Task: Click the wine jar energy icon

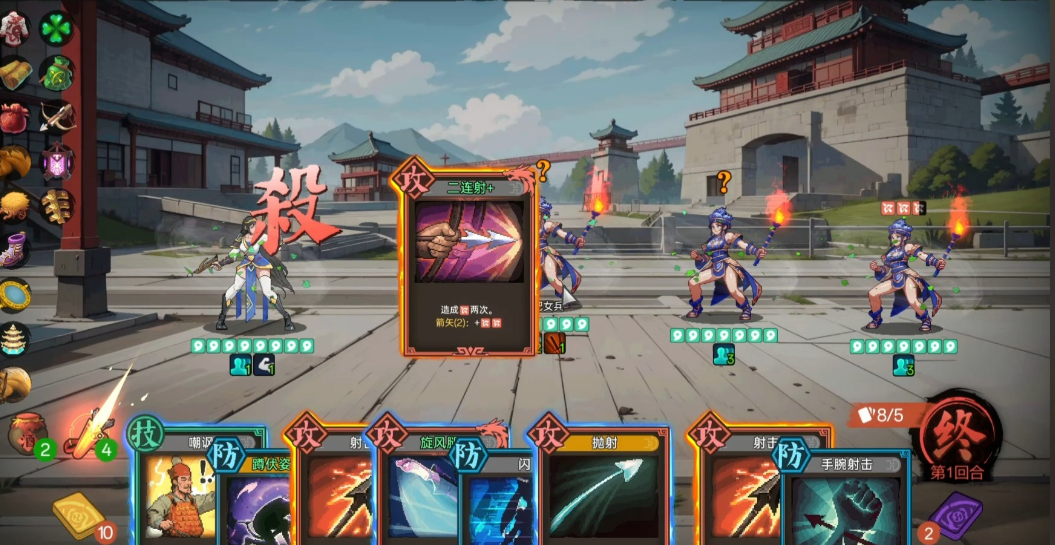Action: tap(29, 432)
